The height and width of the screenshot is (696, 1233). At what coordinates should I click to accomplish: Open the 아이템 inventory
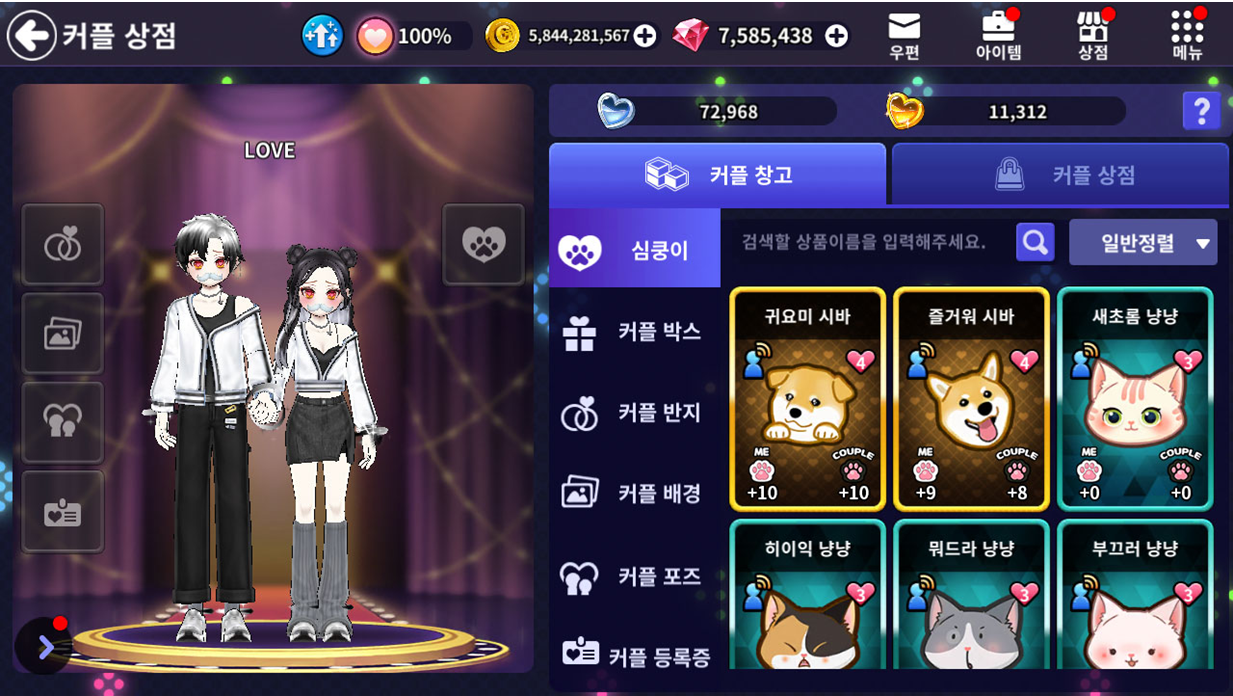[998, 36]
